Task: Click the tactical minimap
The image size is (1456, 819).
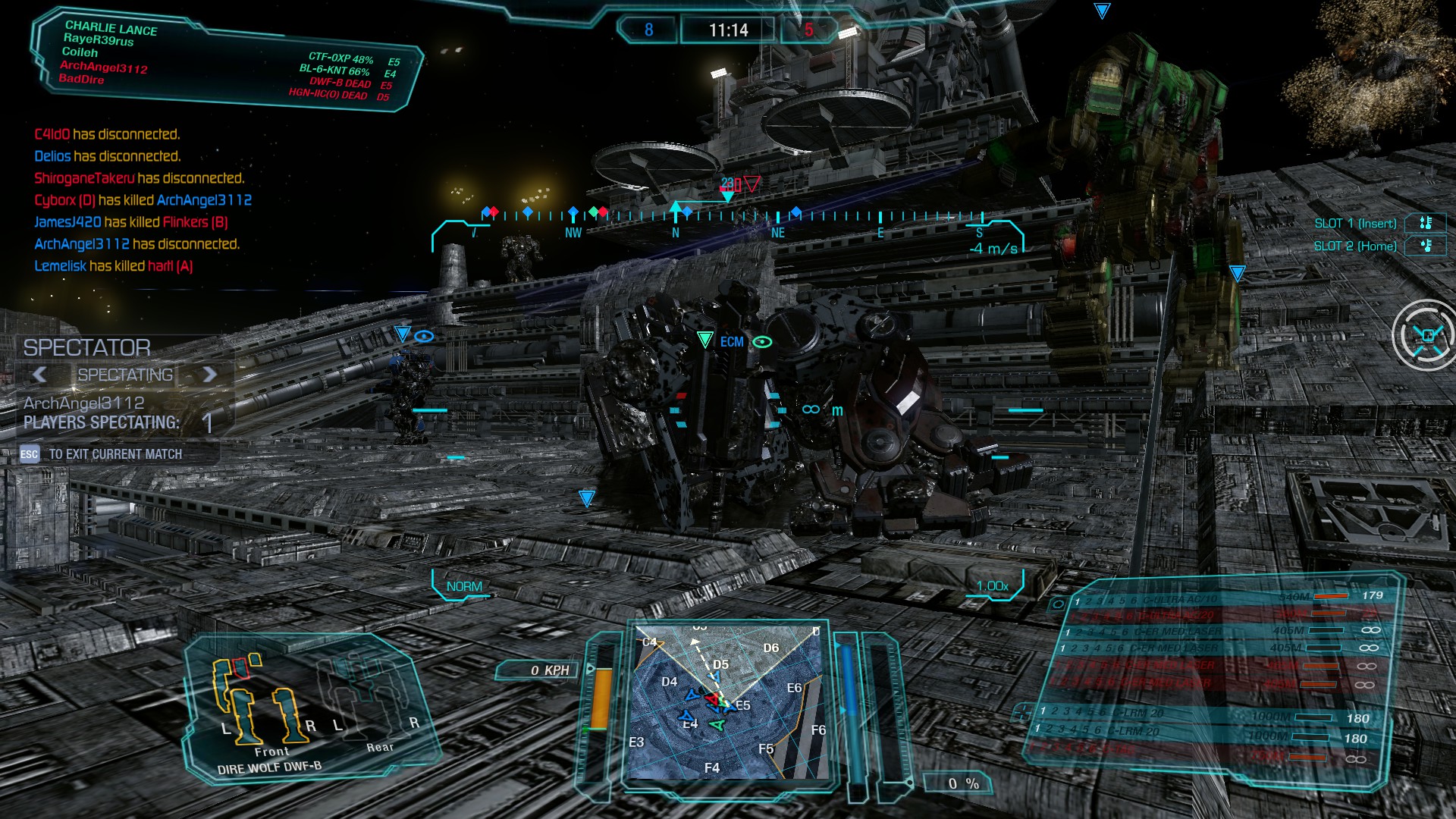Action: pos(726,701)
